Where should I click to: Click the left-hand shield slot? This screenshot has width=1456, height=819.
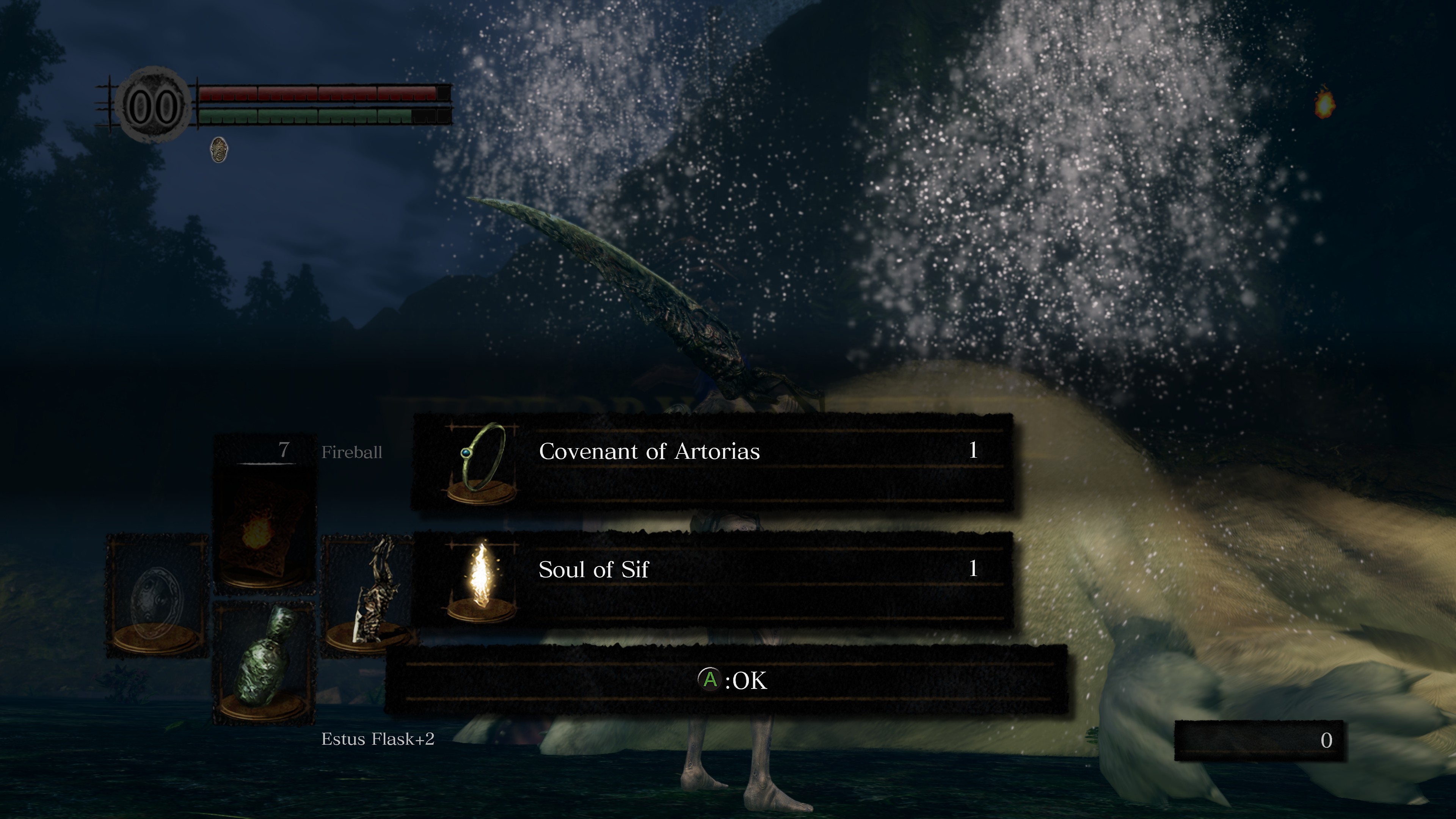pyautogui.click(x=157, y=596)
